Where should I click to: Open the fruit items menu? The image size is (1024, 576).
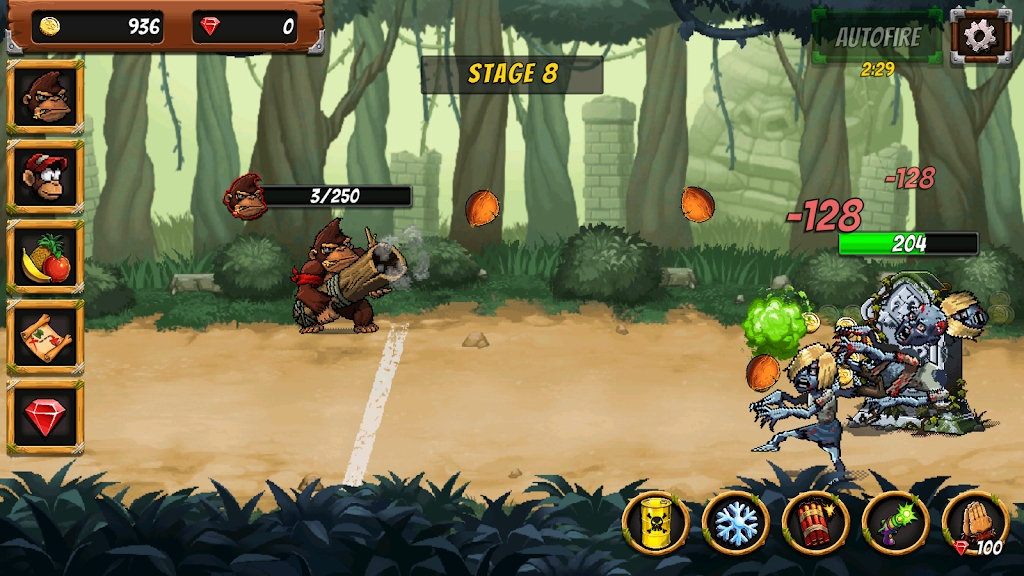click(x=45, y=257)
